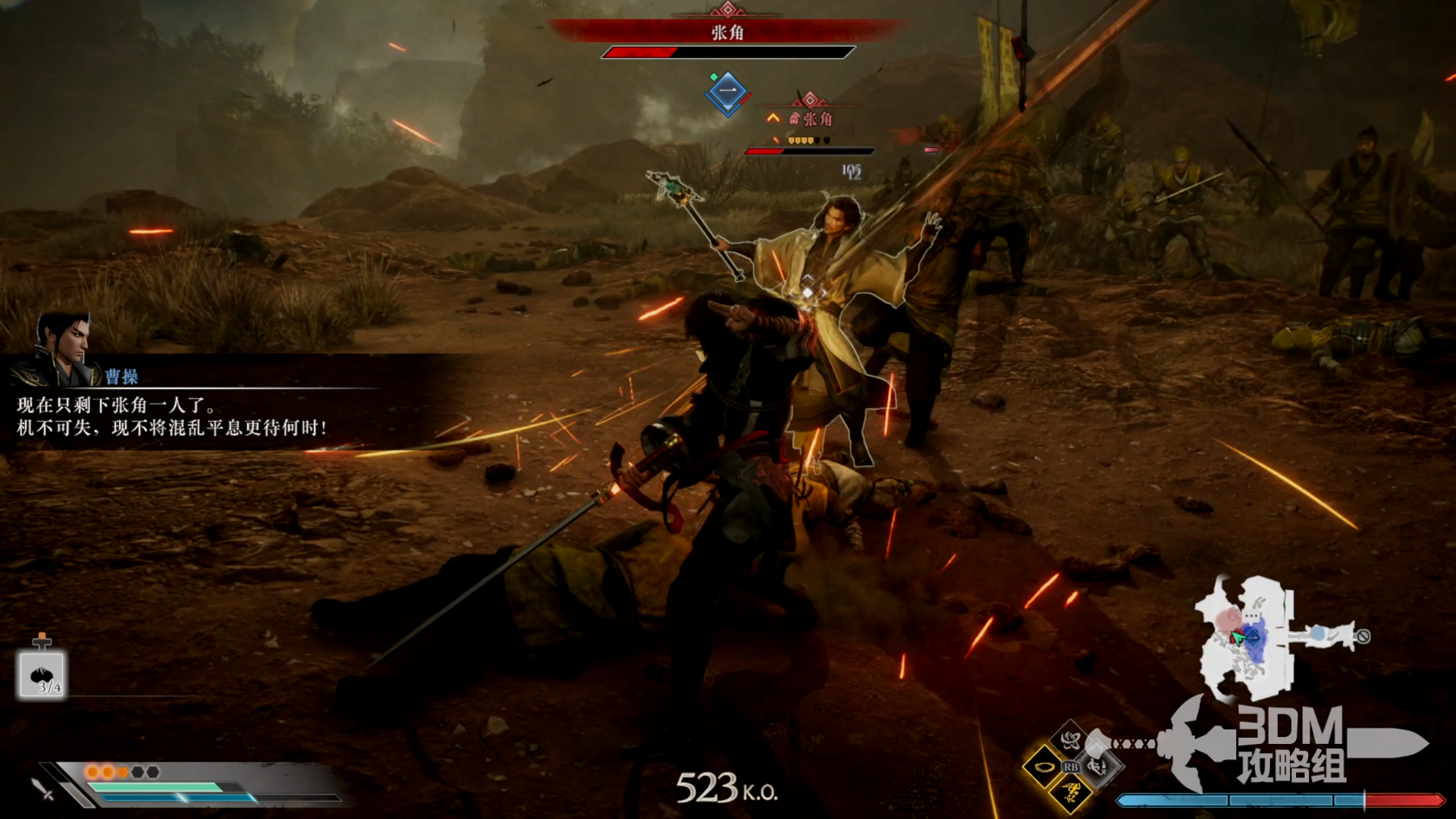
Task: Select the grey kicking figure battle art
Action: 1097,767
